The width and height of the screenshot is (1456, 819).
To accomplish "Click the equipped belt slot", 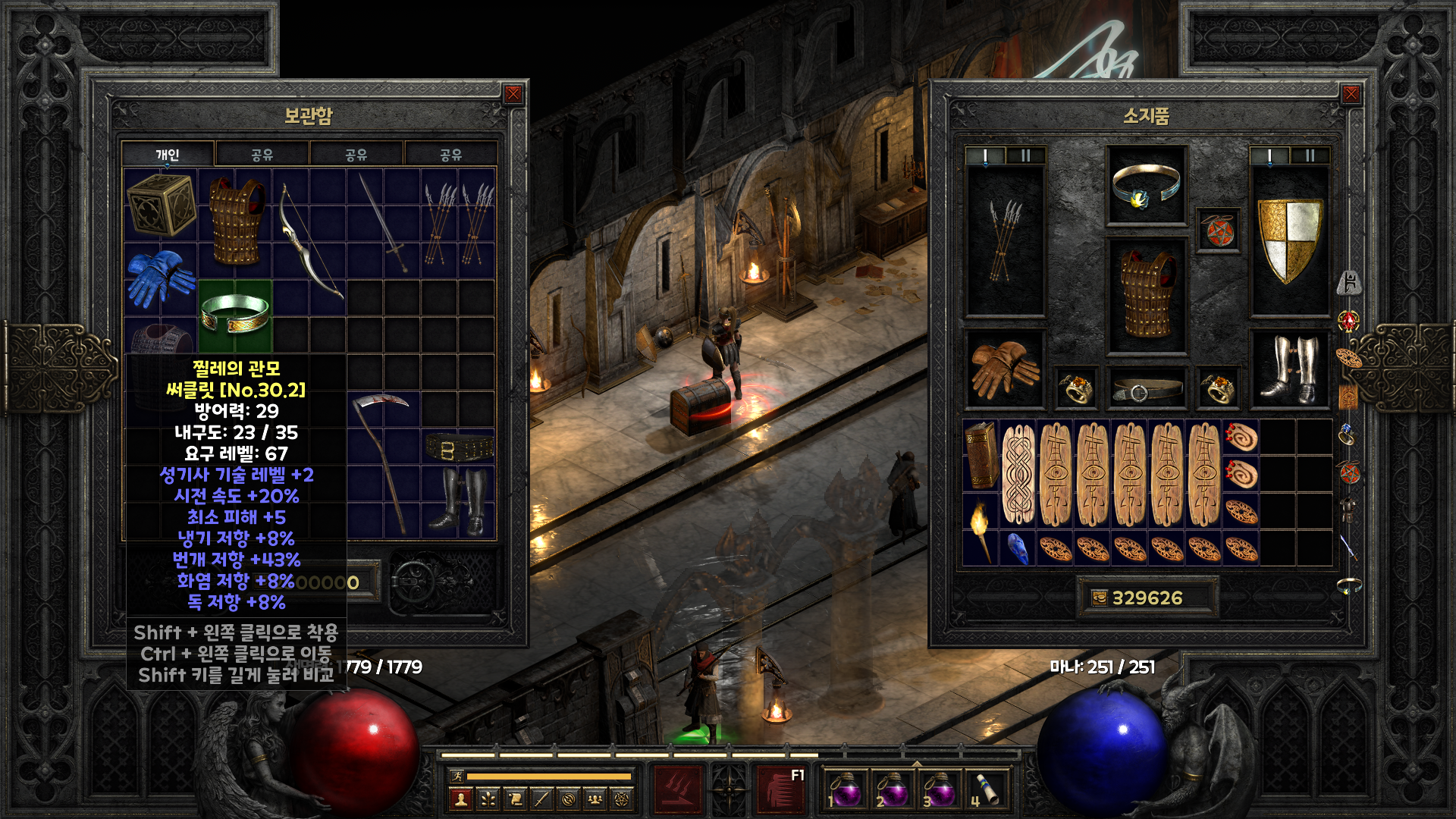I will [1146, 390].
